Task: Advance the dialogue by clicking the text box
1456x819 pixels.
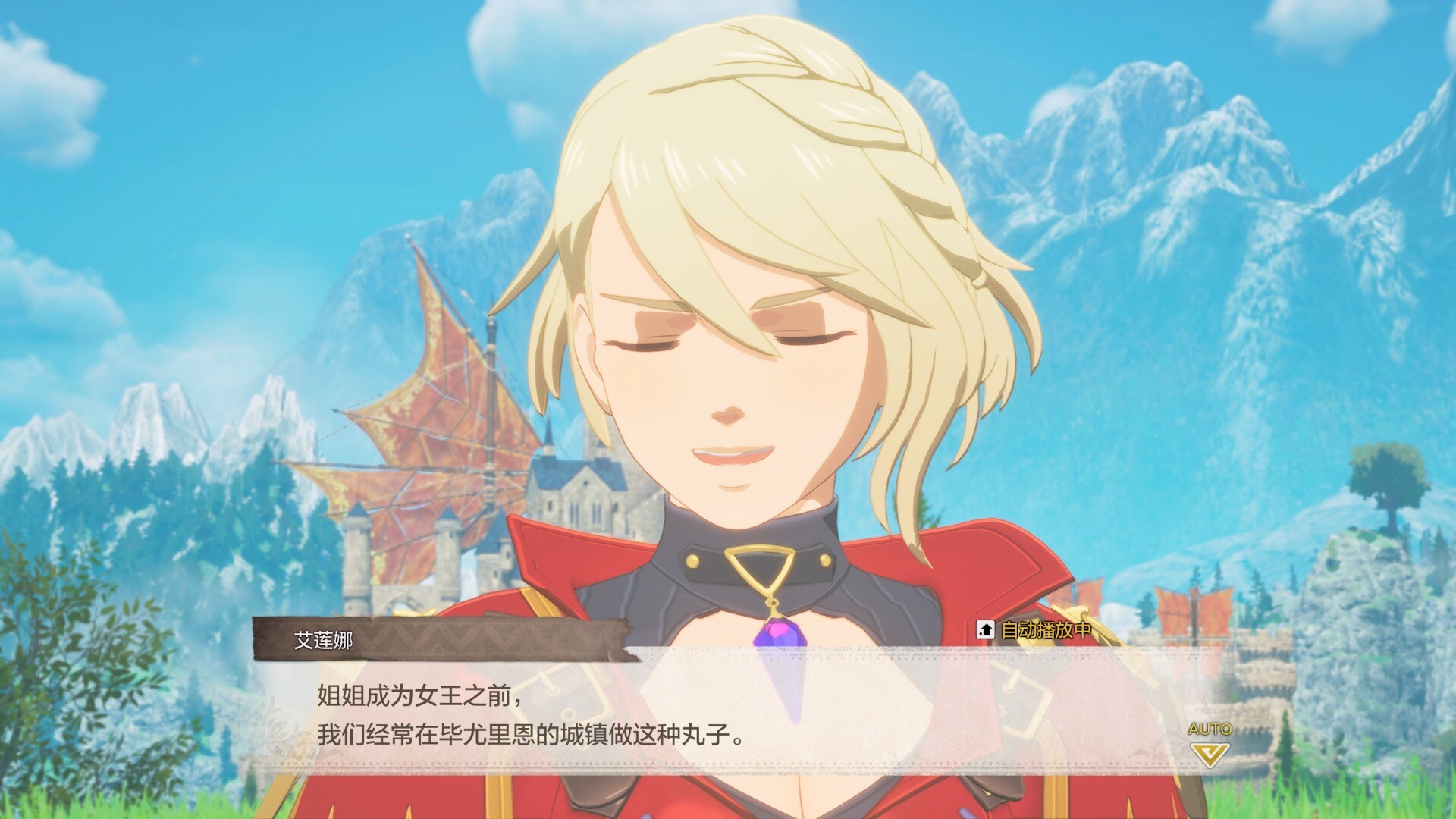Action: [728, 713]
